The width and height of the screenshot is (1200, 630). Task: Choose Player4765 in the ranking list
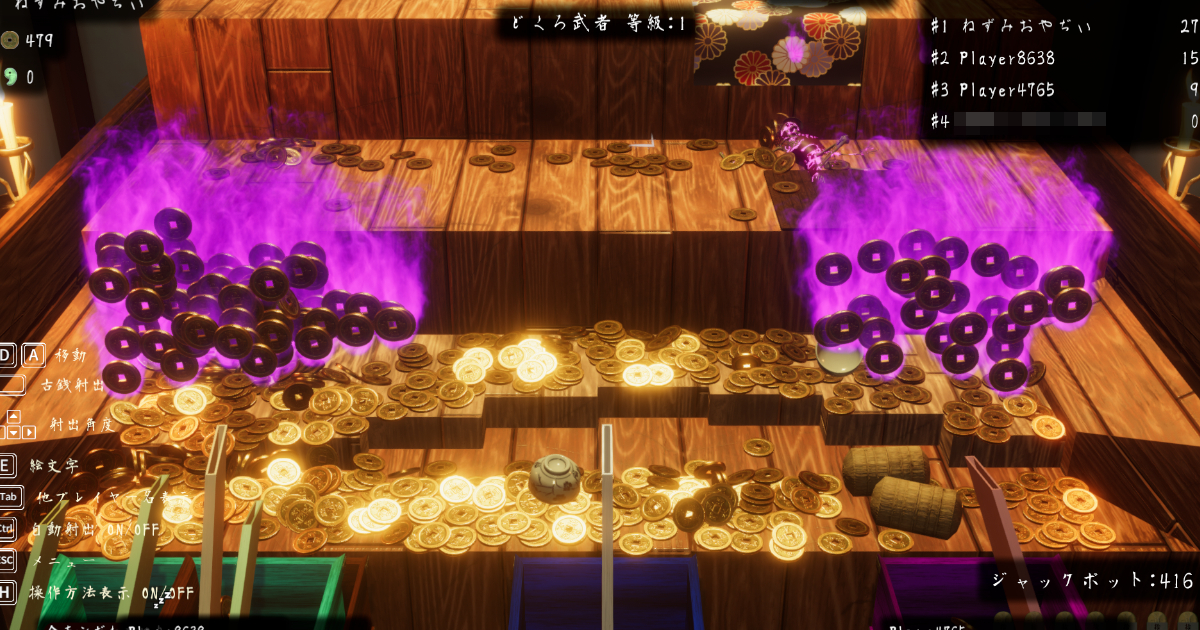tap(1007, 90)
